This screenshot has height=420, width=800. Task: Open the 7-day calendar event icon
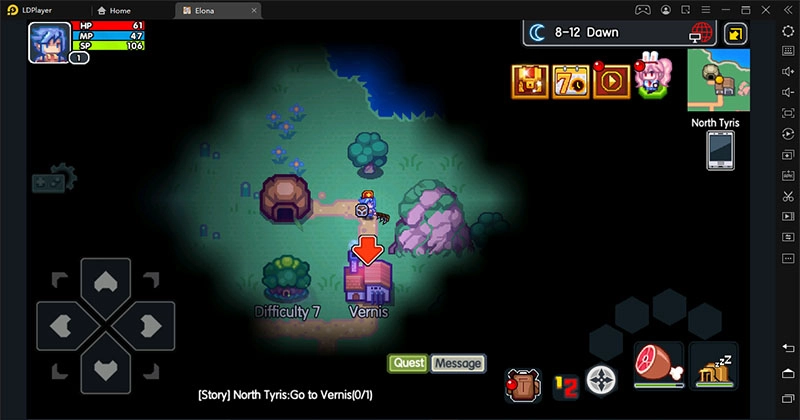(570, 82)
